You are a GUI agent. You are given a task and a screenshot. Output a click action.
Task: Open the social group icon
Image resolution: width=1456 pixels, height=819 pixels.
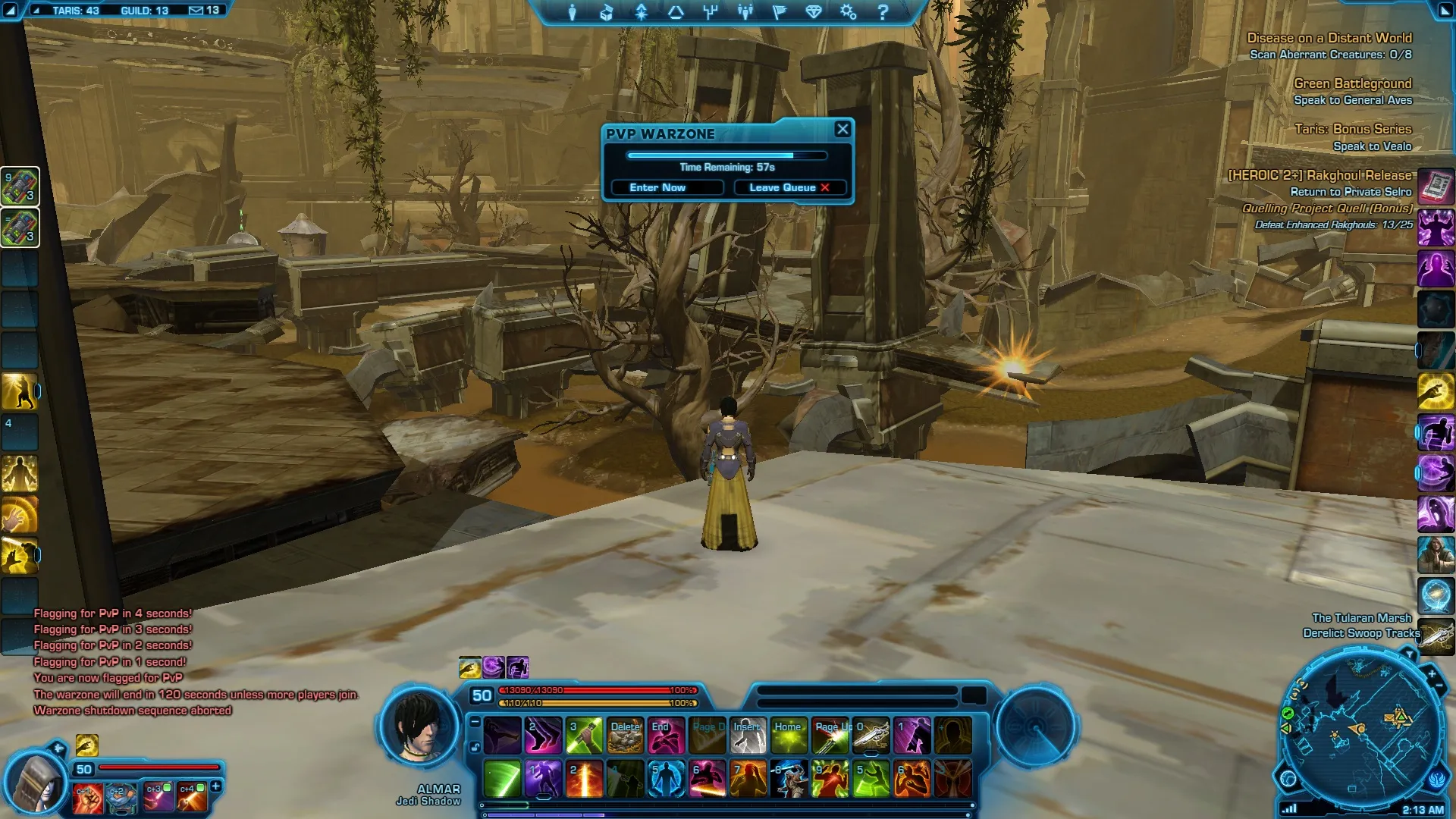[745, 12]
